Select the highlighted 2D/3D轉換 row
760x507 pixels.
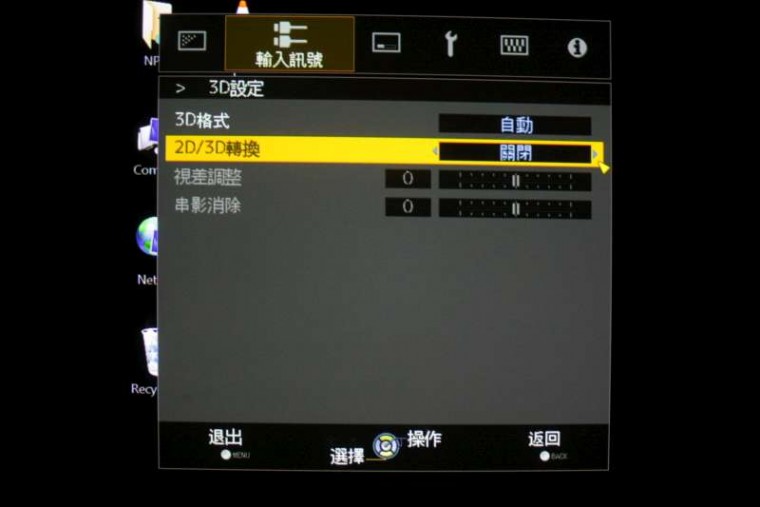click(218, 150)
